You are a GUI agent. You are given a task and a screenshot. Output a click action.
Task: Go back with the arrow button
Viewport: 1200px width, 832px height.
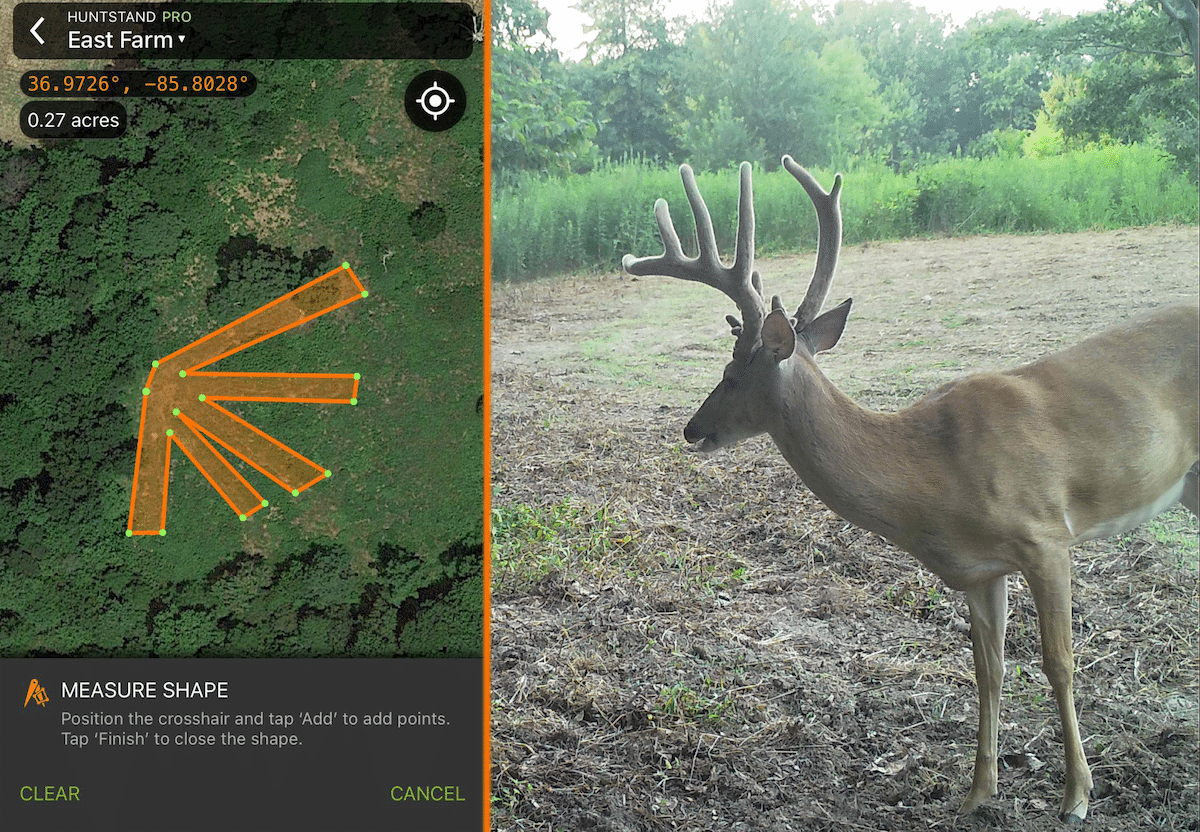click(38, 31)
